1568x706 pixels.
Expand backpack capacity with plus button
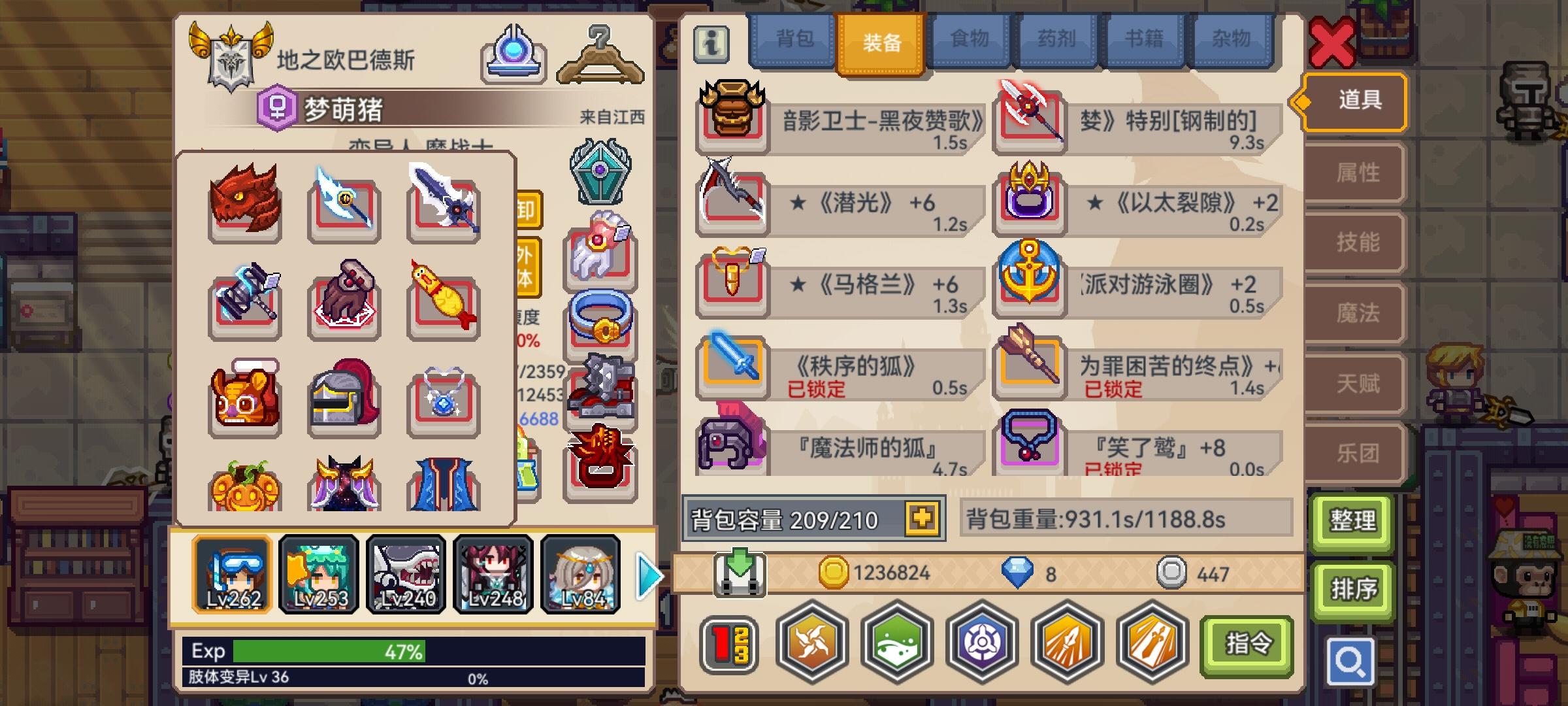(920, 518)
